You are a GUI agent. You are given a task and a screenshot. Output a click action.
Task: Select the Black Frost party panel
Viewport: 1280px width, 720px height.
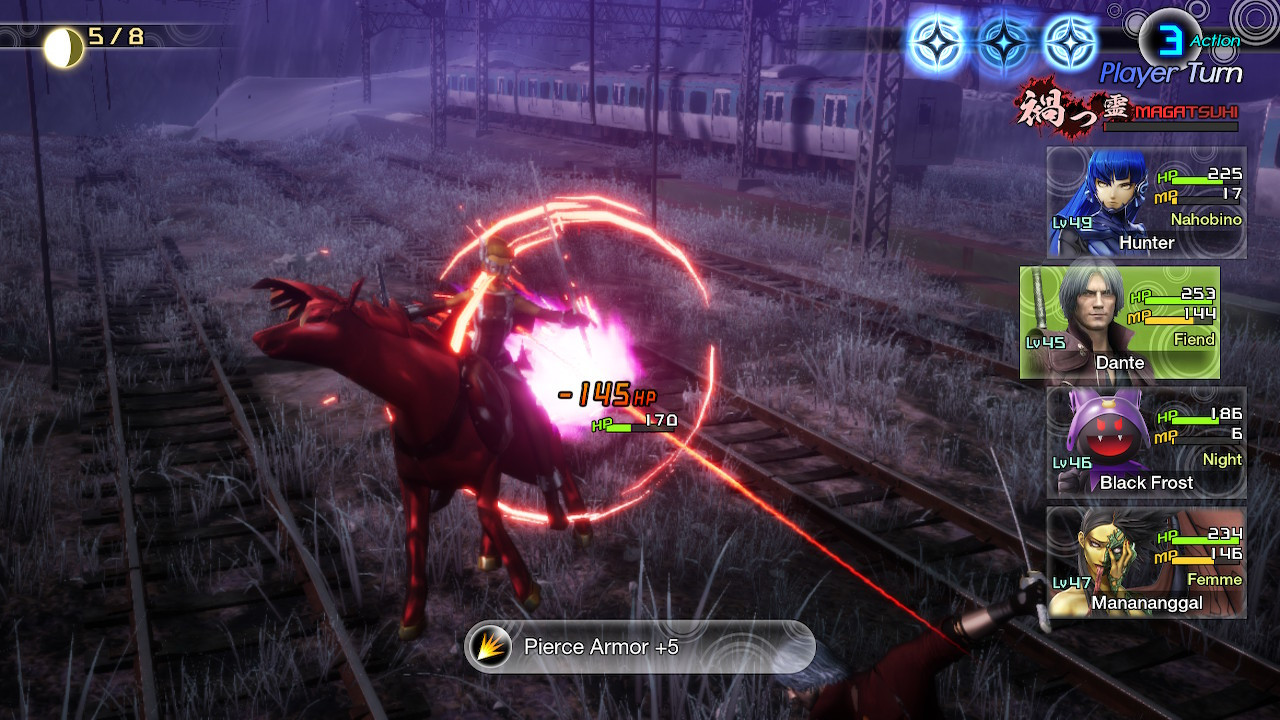[1146, 442]
